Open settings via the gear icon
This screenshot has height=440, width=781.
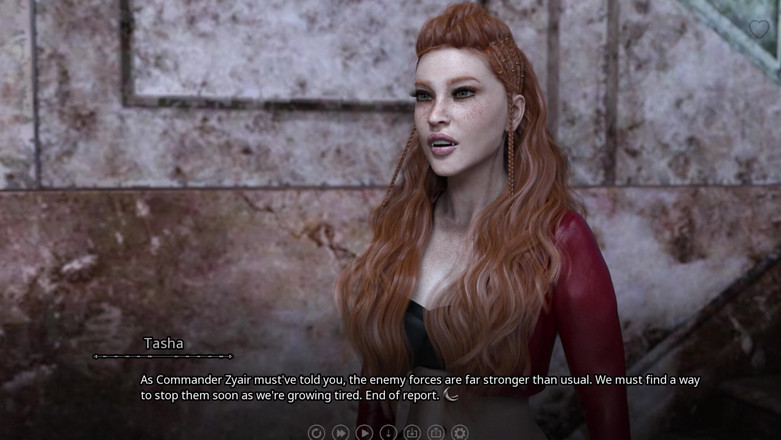(460, 433)
